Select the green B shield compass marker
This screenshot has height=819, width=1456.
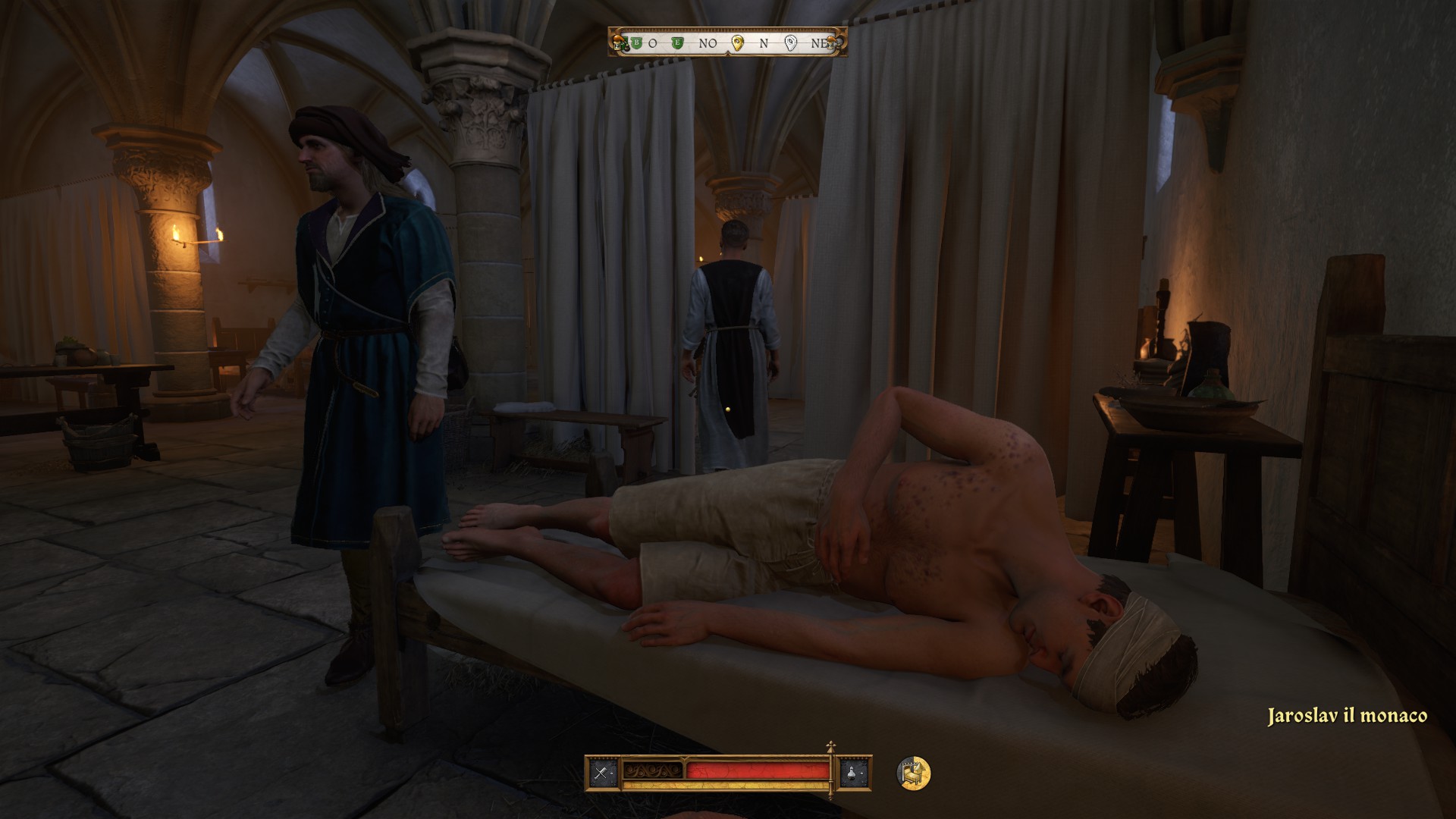[637, 43]
